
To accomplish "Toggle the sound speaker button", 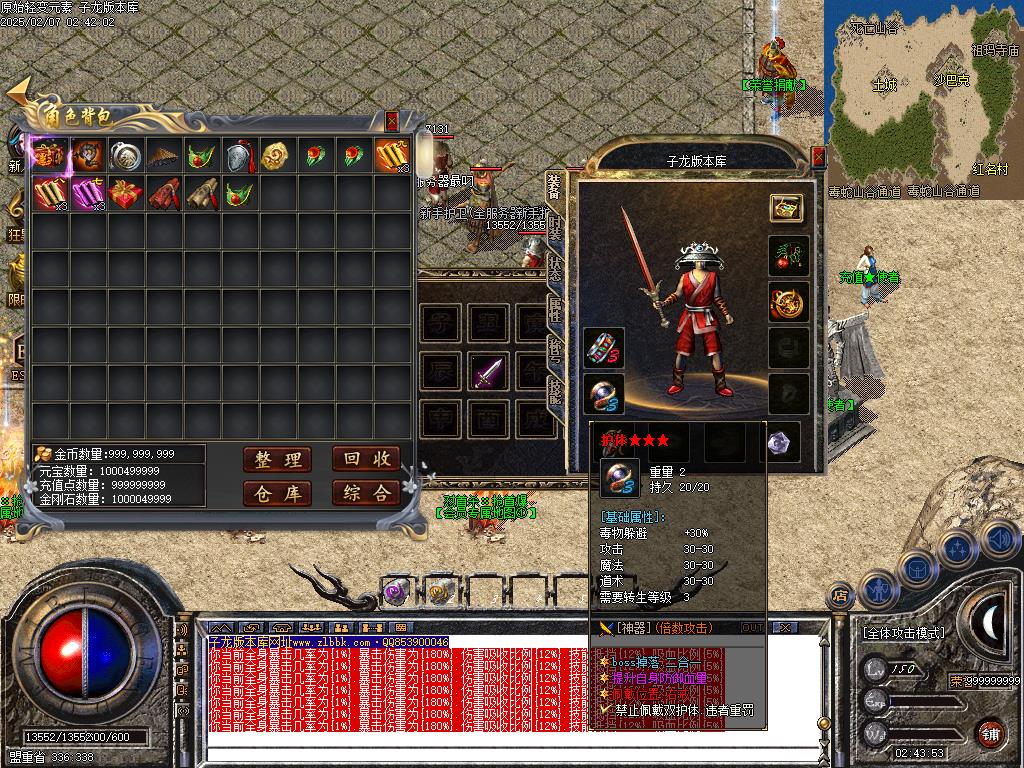I will pos(999,540).
